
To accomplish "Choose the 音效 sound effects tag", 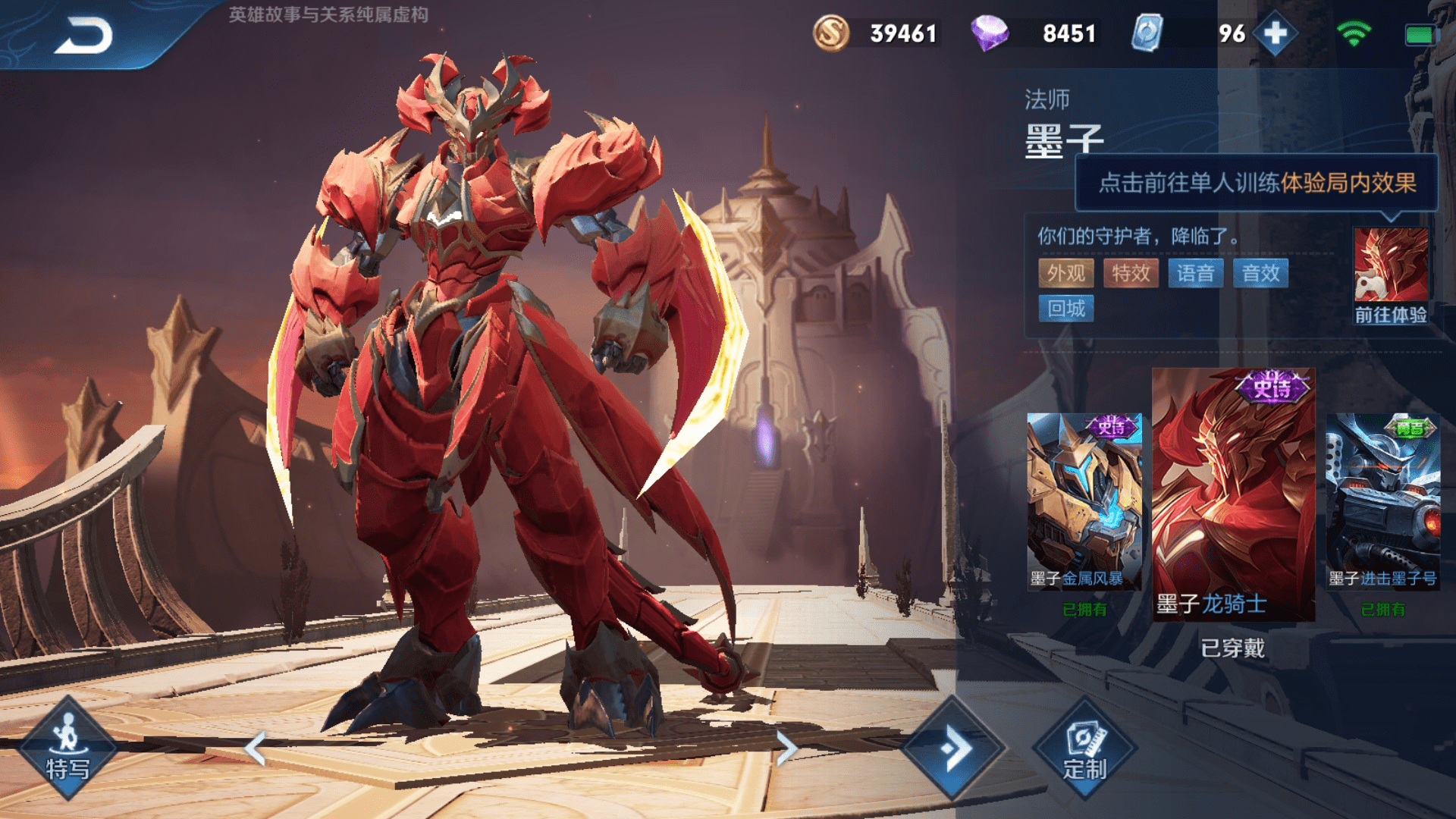I will [x=1260, y=273].
